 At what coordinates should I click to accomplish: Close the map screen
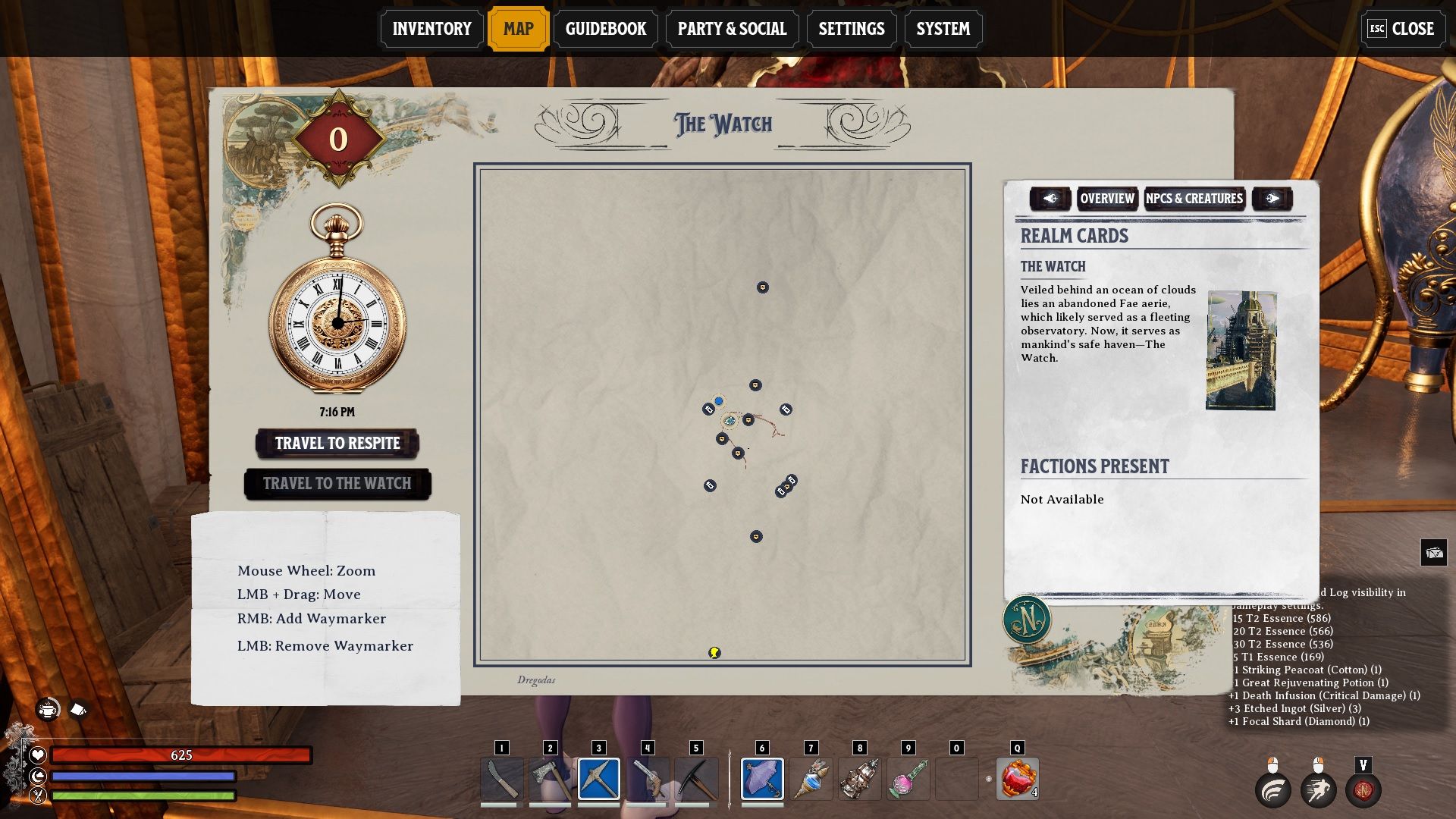tap(1401, 29)
